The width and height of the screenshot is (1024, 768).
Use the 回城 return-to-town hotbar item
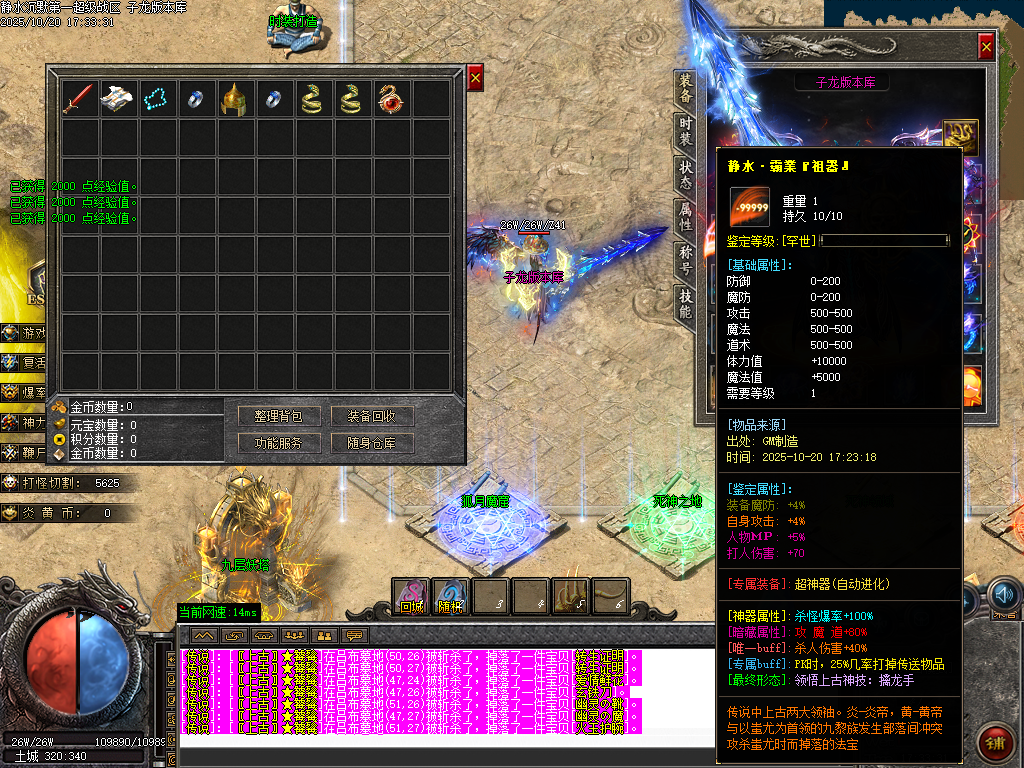(x=411, y=597)
